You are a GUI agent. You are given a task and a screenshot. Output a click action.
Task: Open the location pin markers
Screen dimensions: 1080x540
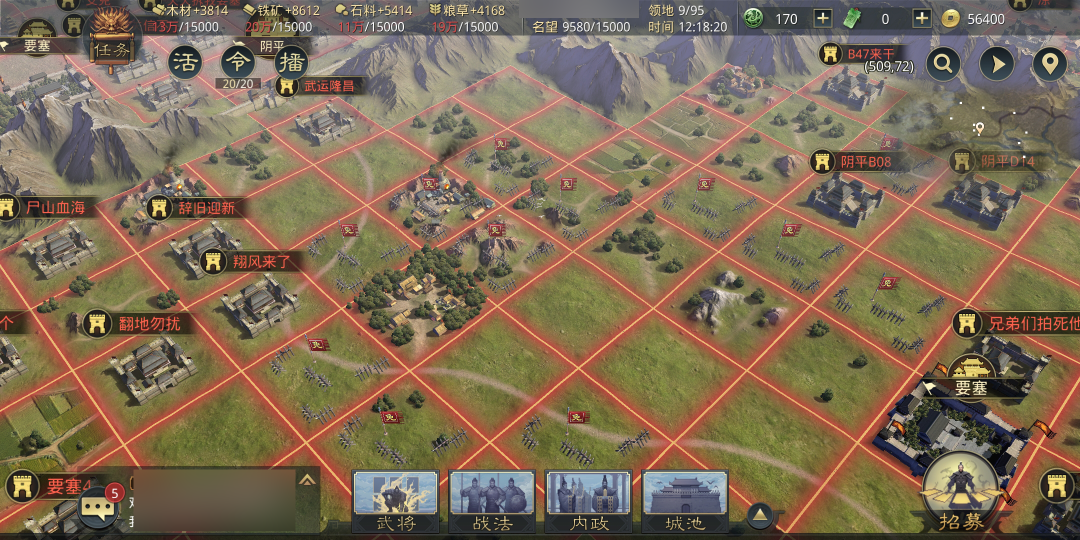(x=1049, y=65)
